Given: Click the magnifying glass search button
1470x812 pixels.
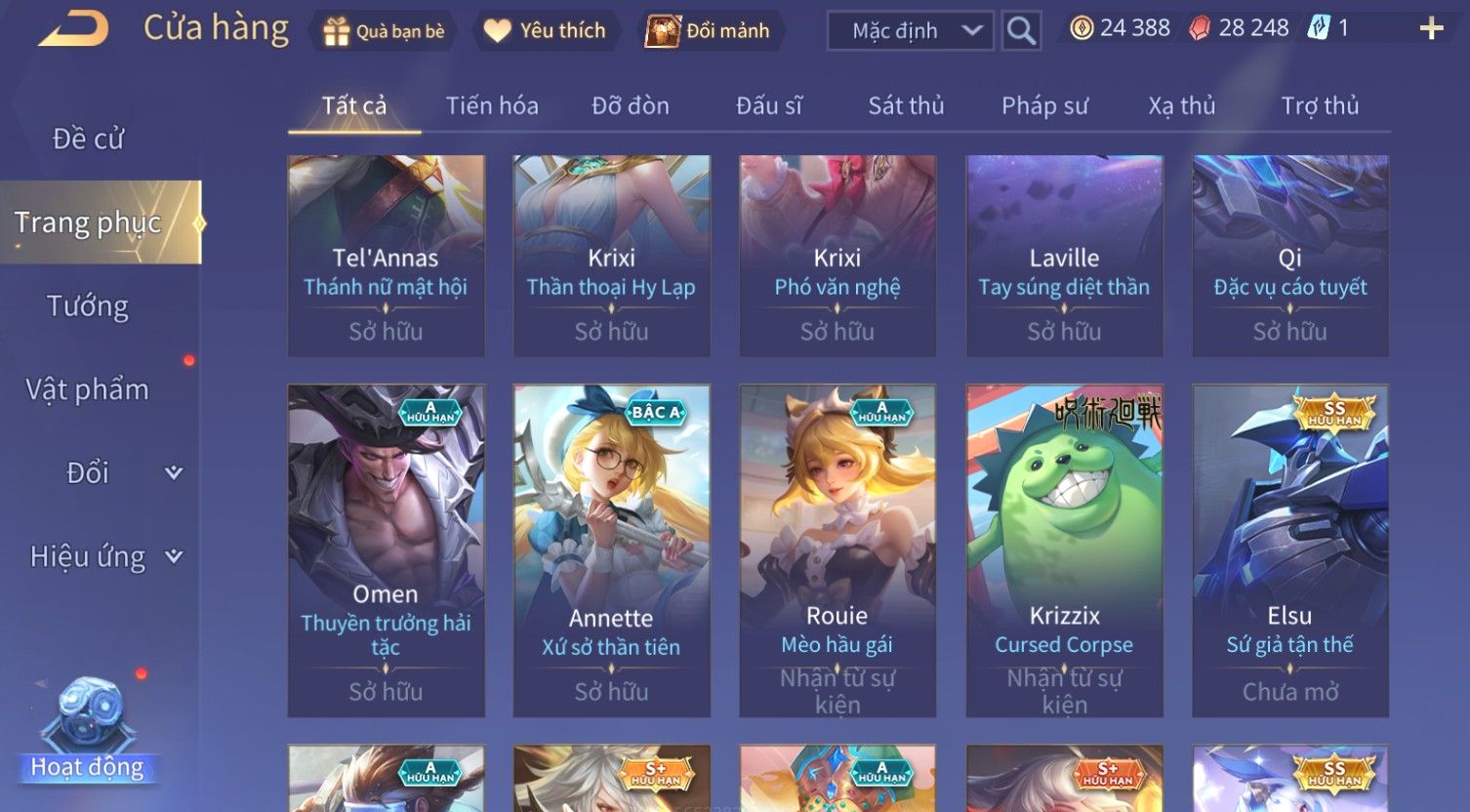Looking at the screenshot, I should [x=1021, y=31].
